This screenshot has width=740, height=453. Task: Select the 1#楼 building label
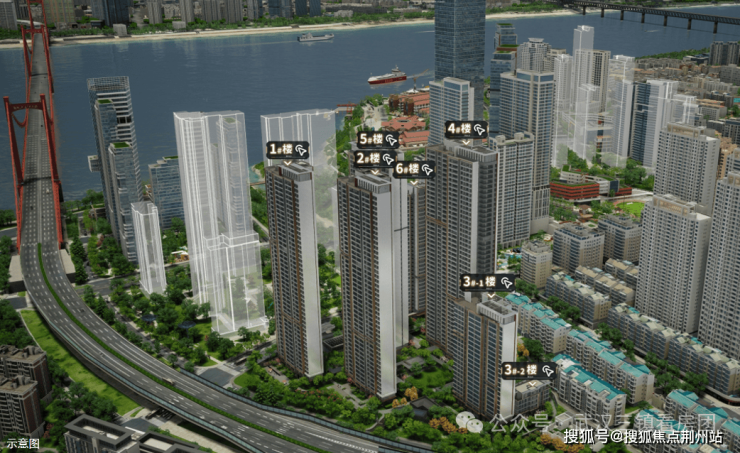tap(287, 150)
